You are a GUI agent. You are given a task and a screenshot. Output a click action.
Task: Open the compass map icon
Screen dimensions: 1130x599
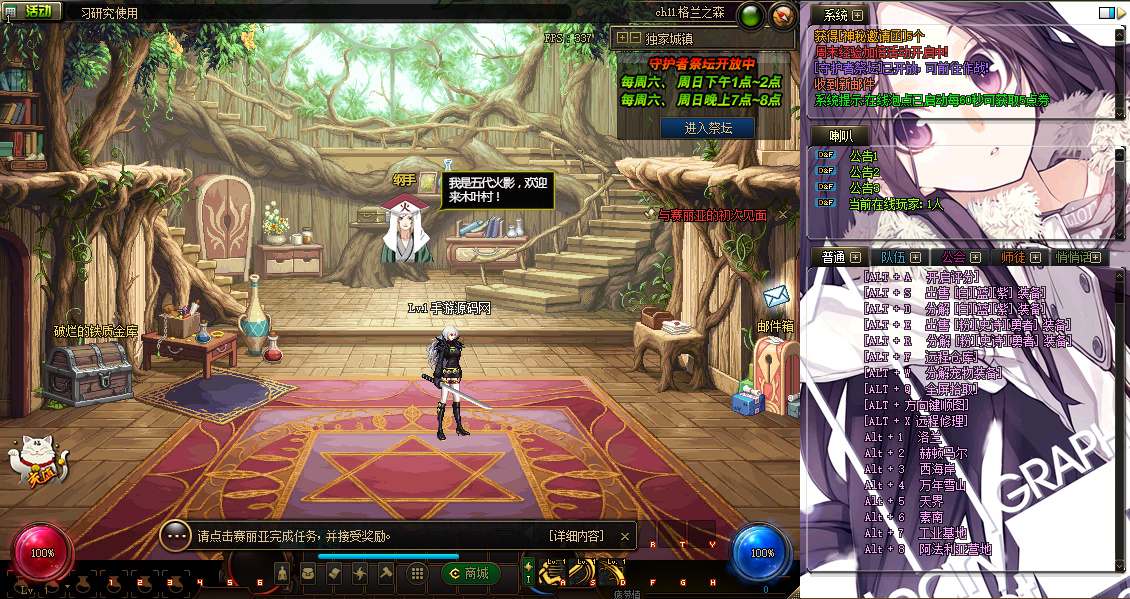point(783,15)
